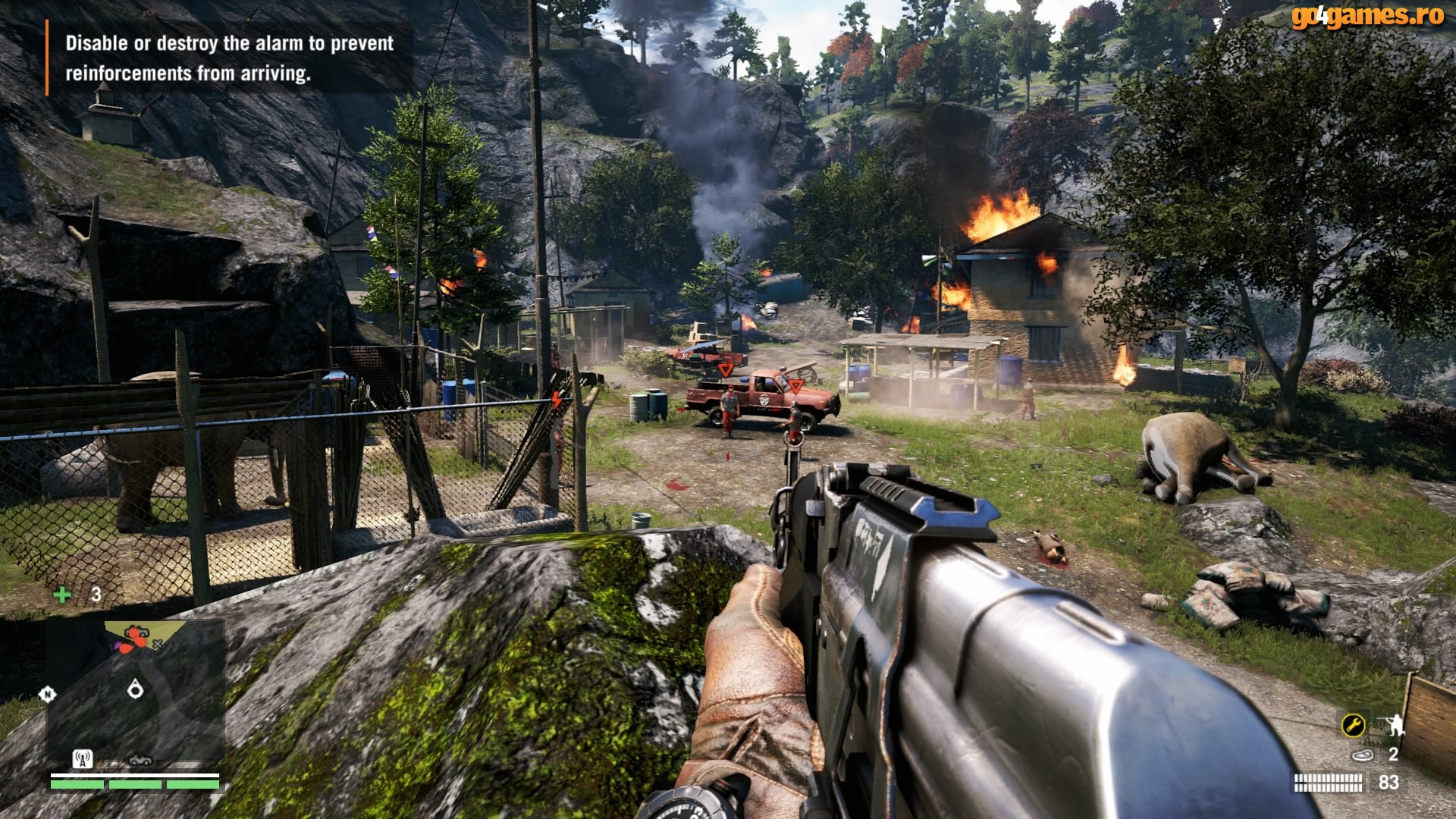Toggle the second alarm triangle near the pickup
The image size is (1456, 819).
coord(794,386)
